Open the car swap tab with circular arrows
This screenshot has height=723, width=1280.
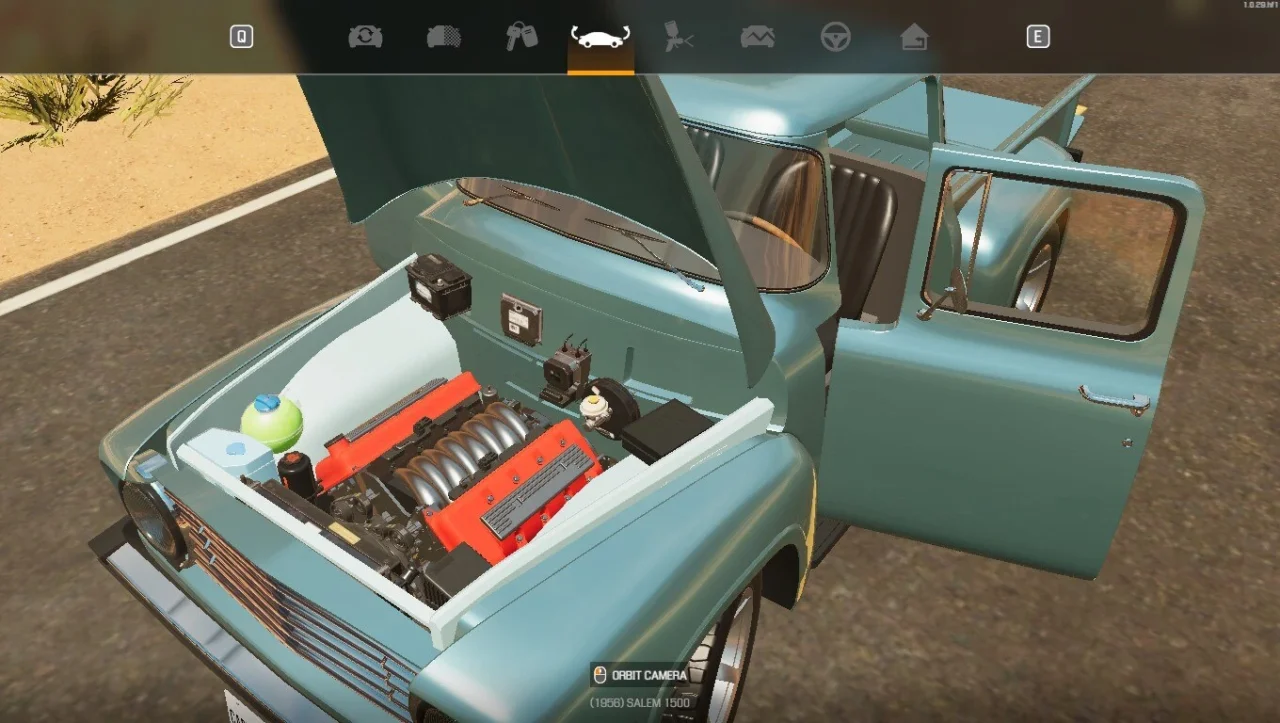click(x=365, y=37)
